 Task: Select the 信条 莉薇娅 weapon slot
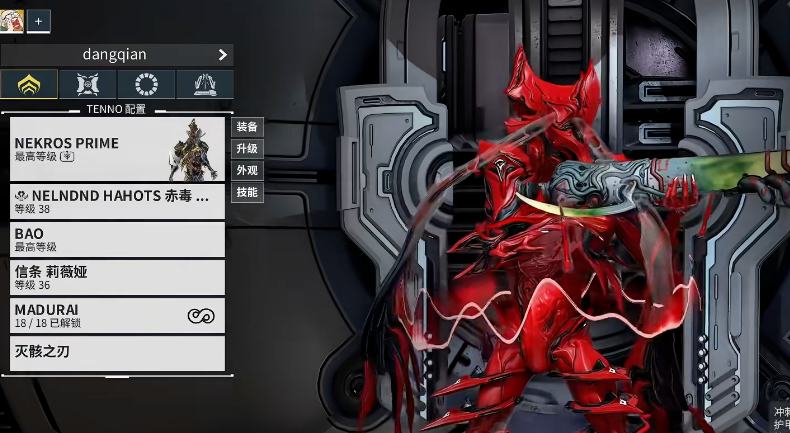pos(117,277)
